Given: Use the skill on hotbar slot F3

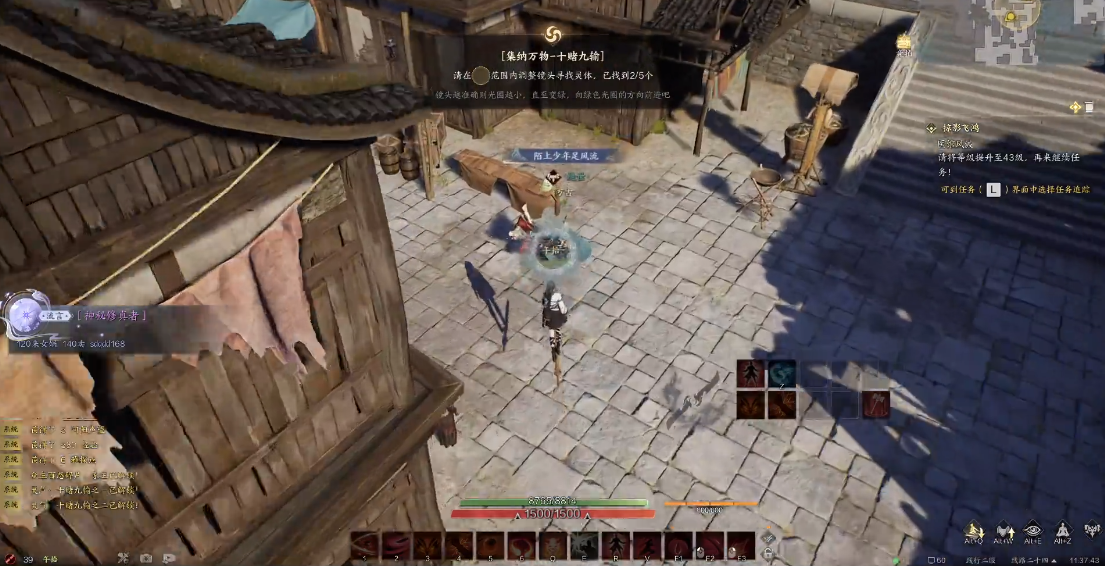Looking at the screenshot, I should click(740, 546).
